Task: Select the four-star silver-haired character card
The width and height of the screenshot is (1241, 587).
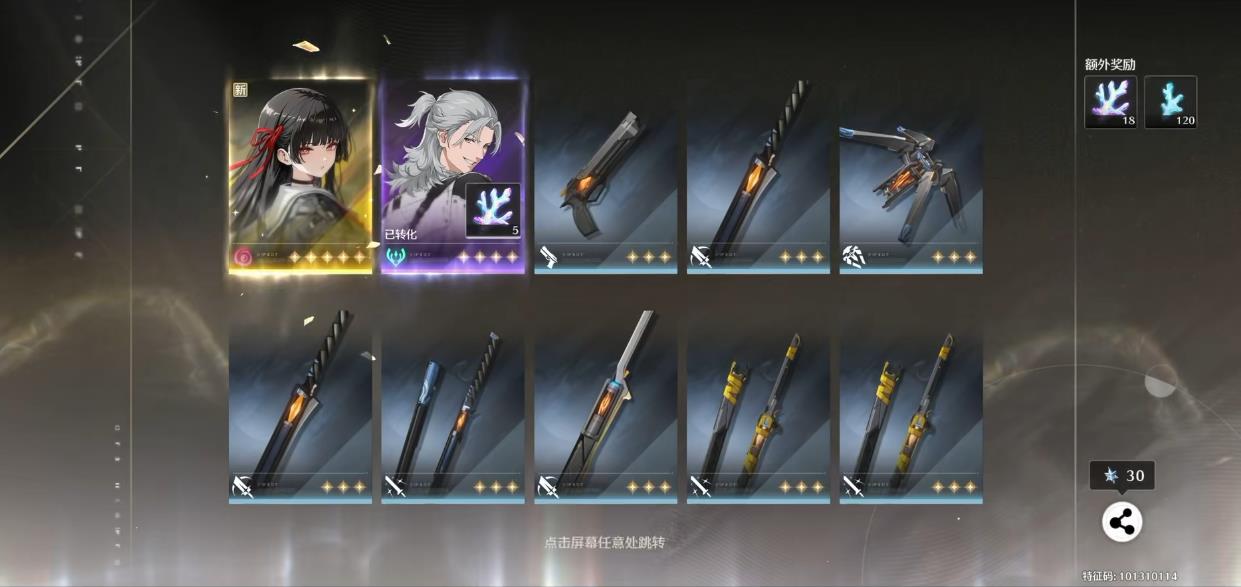Action: (x=453, y=175)
